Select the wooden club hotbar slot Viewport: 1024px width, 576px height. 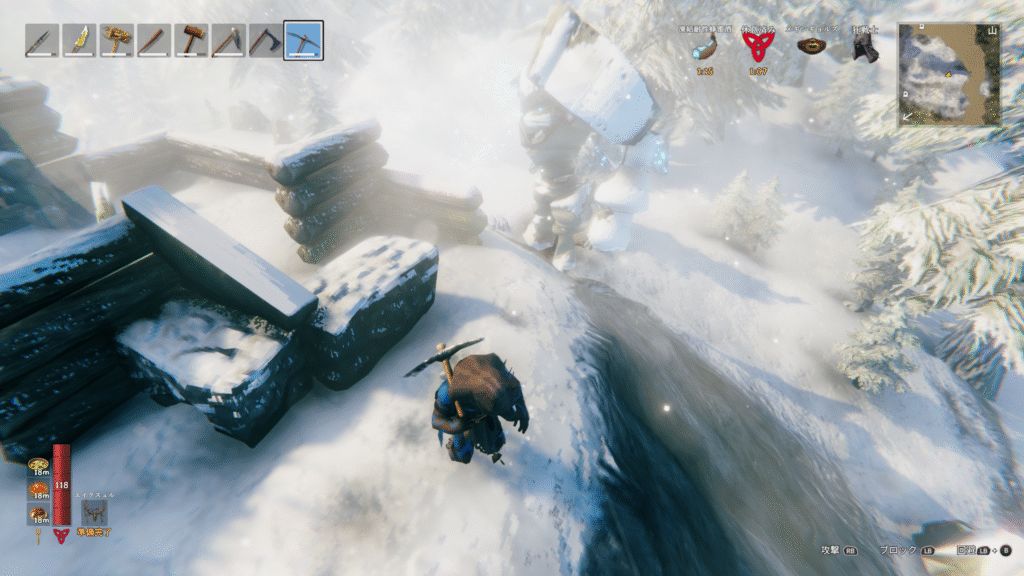154,41
